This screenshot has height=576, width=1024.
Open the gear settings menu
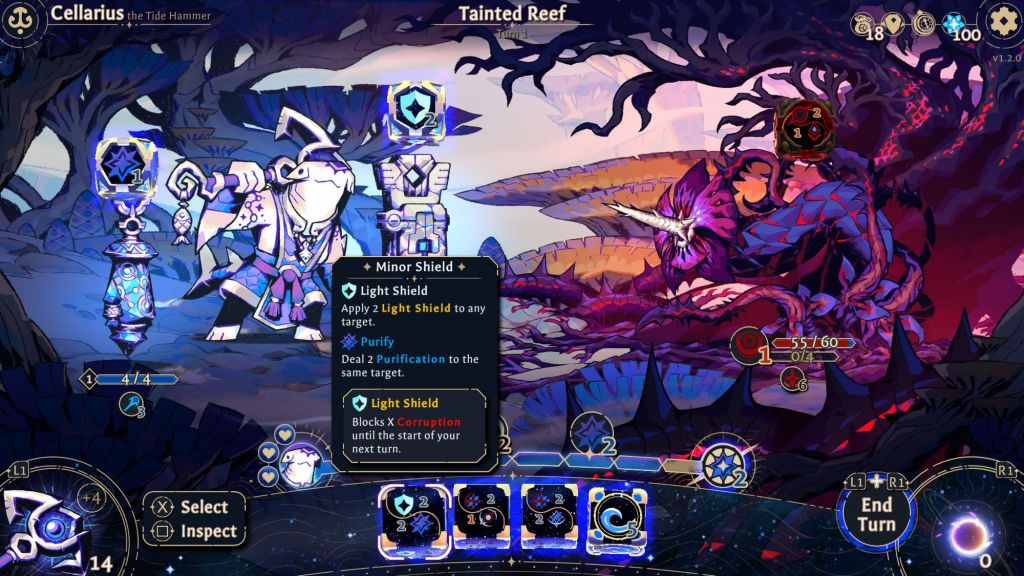click(1000, 21)
